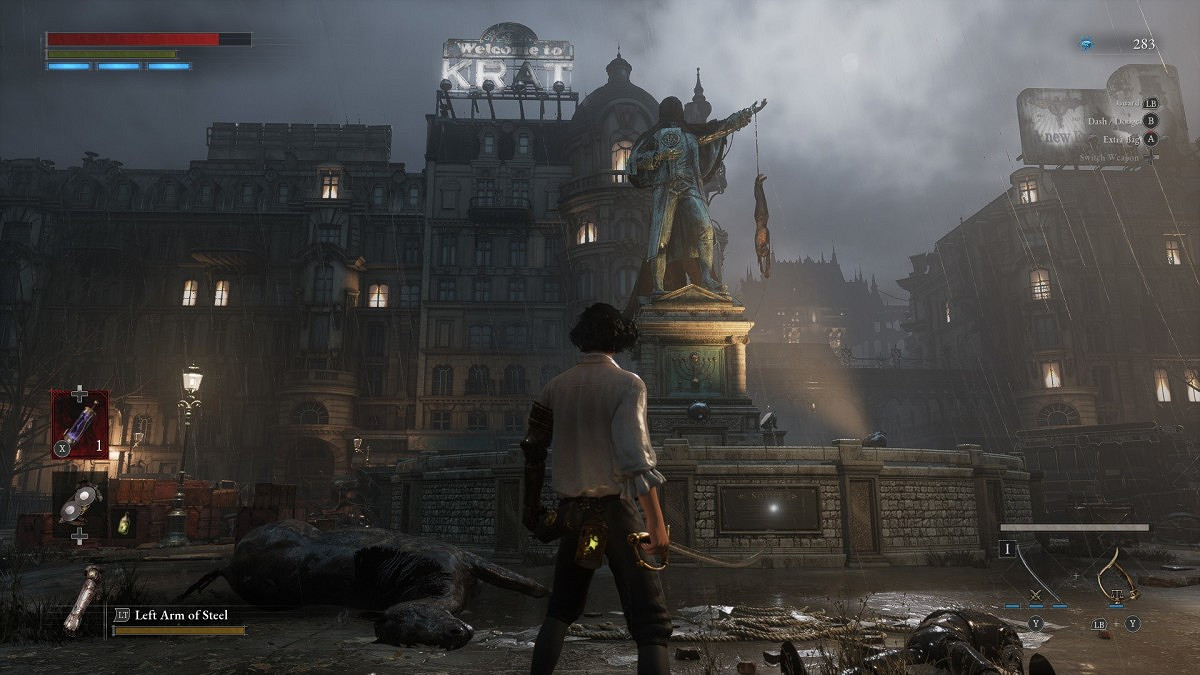The width and height of the screenshot is (1200, 675).
Task: Select the Pulse Cell item slot
Action: pos(80,424)
